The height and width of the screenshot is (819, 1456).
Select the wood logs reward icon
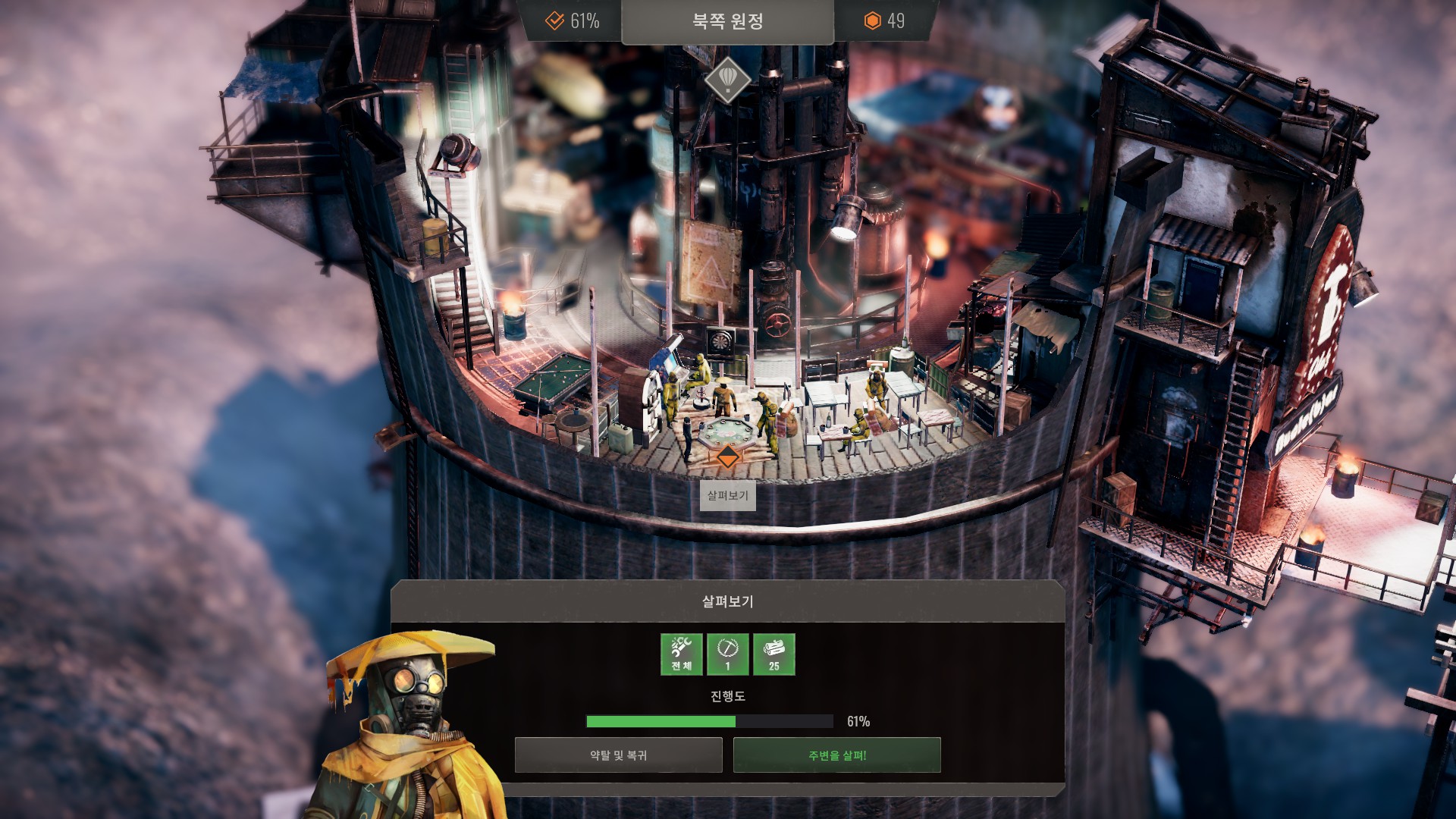click(x=773, y=654)
